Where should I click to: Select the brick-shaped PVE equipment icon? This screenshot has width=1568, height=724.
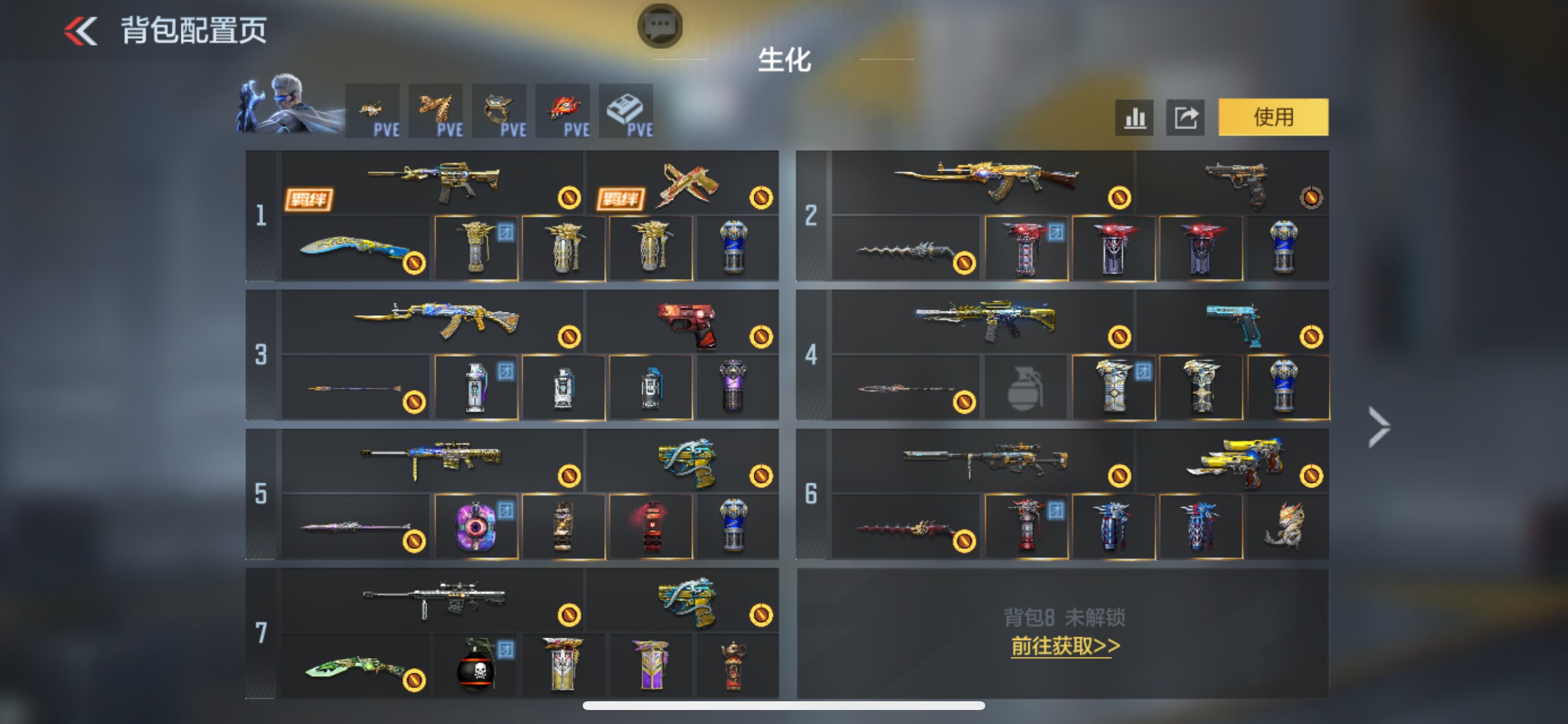point(626,111)
